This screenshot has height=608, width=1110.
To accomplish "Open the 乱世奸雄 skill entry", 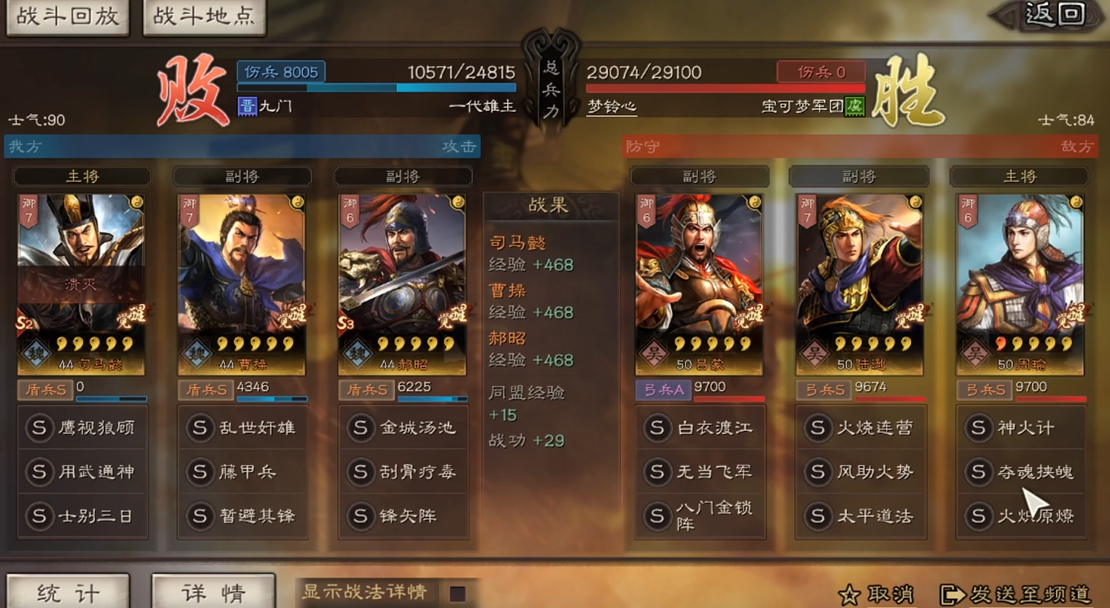I will [243, 428].
